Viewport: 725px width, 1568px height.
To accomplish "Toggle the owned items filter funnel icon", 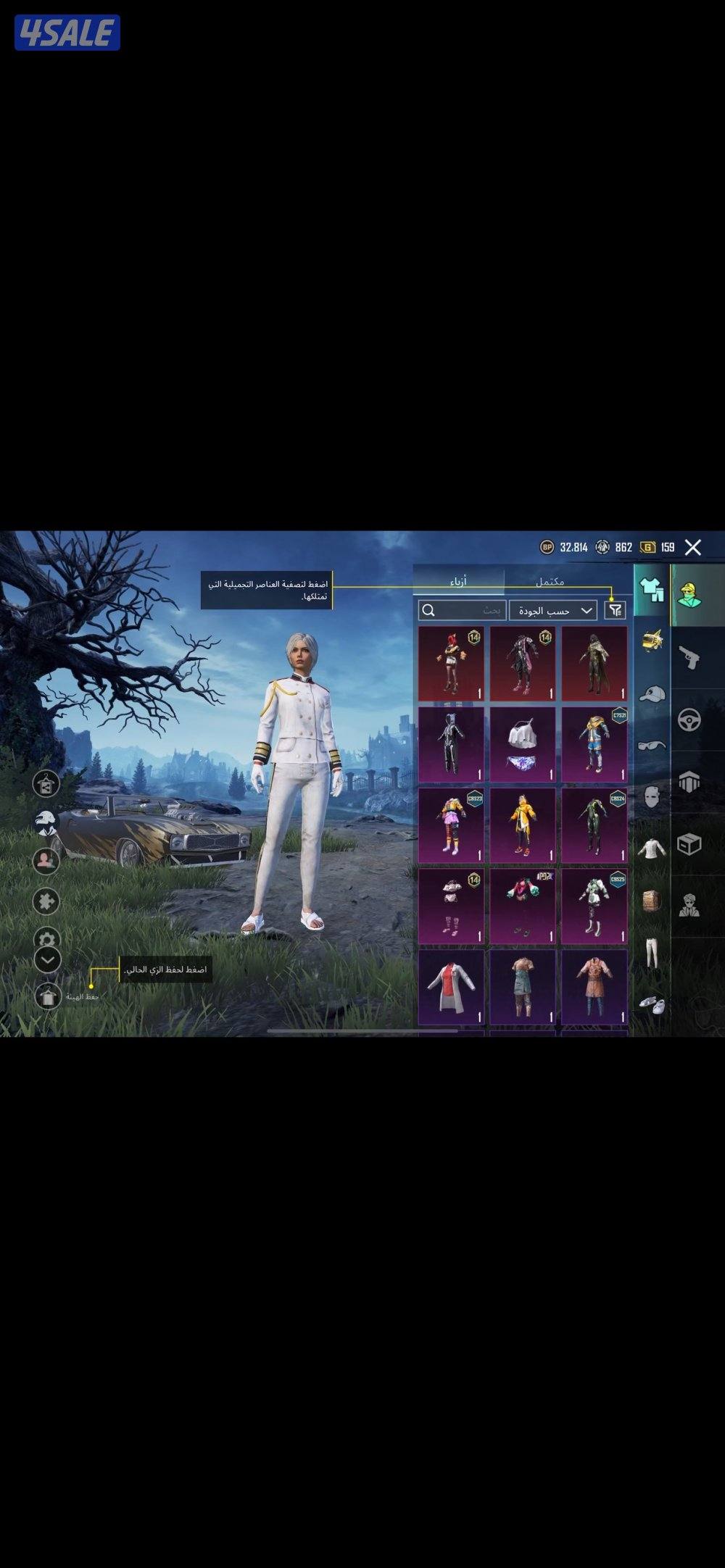I will [615, 611].
